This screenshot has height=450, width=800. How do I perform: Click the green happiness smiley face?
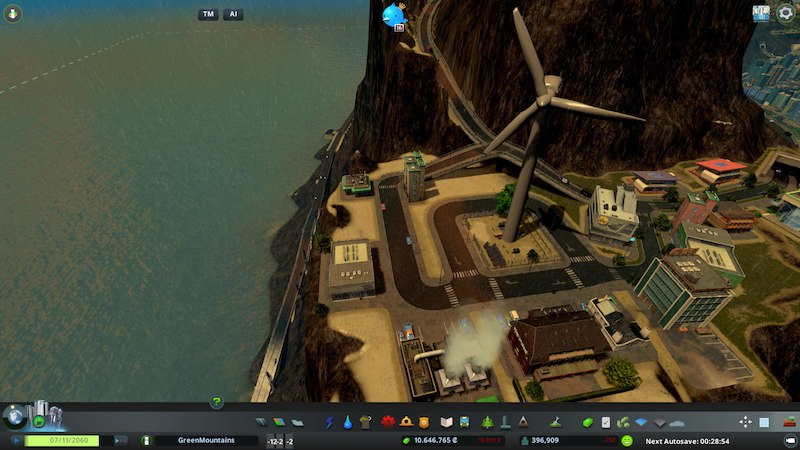click(x=627, y=440)
